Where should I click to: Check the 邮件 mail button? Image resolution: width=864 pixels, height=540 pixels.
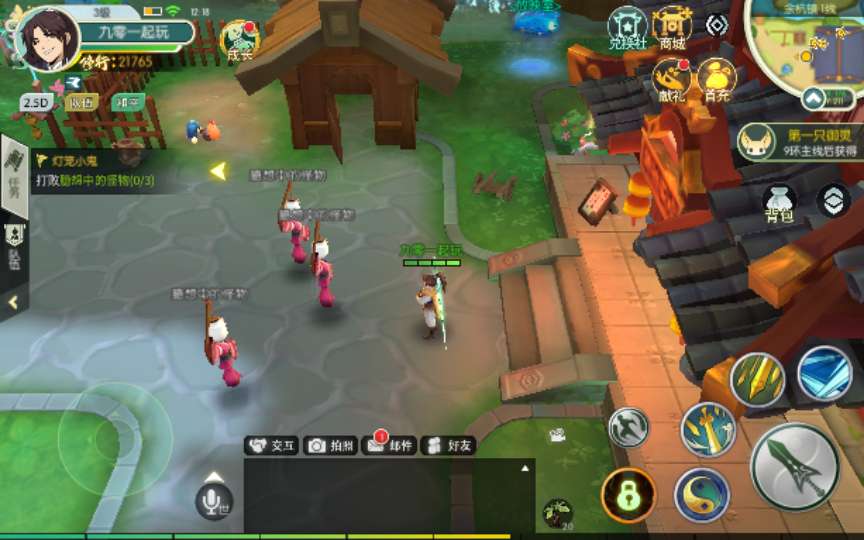click(x=390, y=446)
